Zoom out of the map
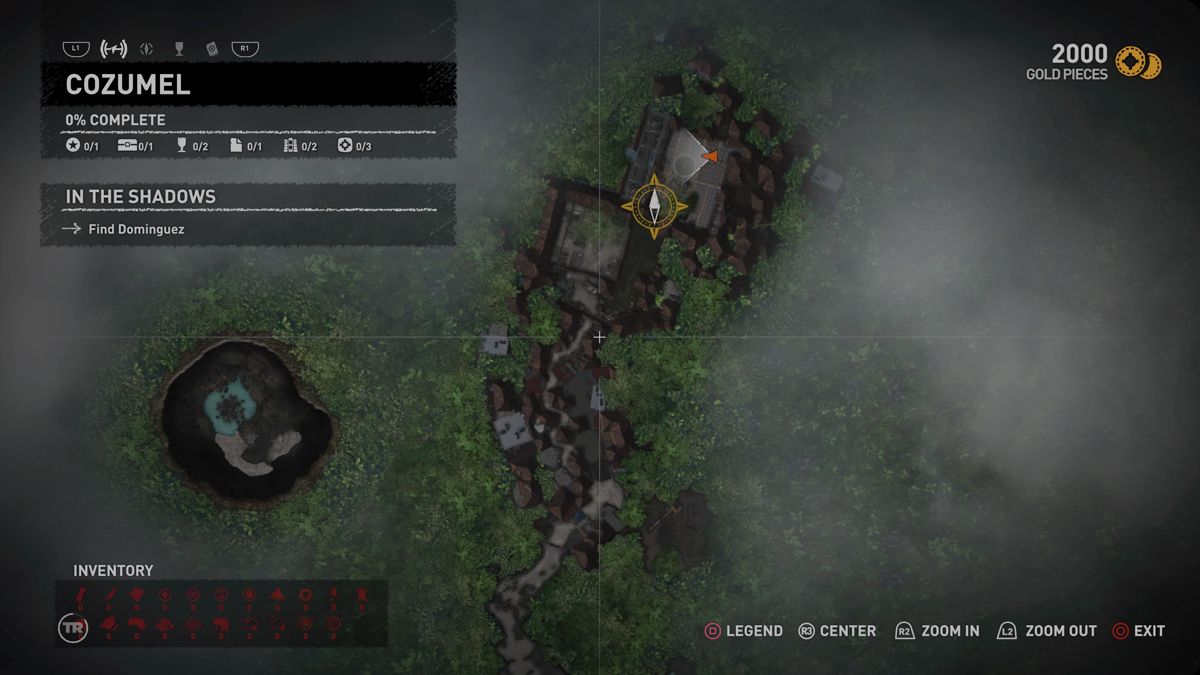The image size is (1200, 675). [1046, 631]
